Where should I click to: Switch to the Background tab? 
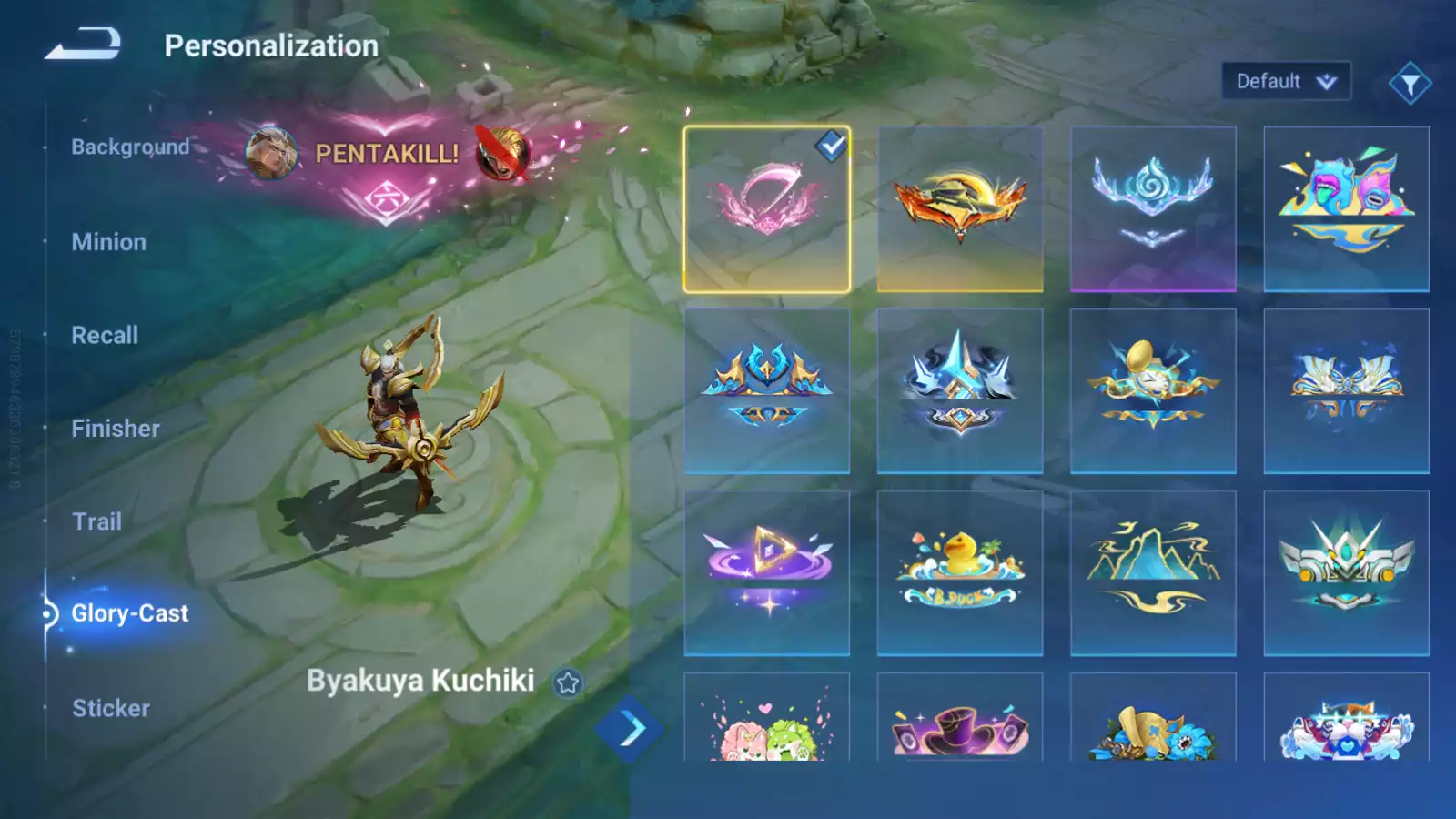130,147
